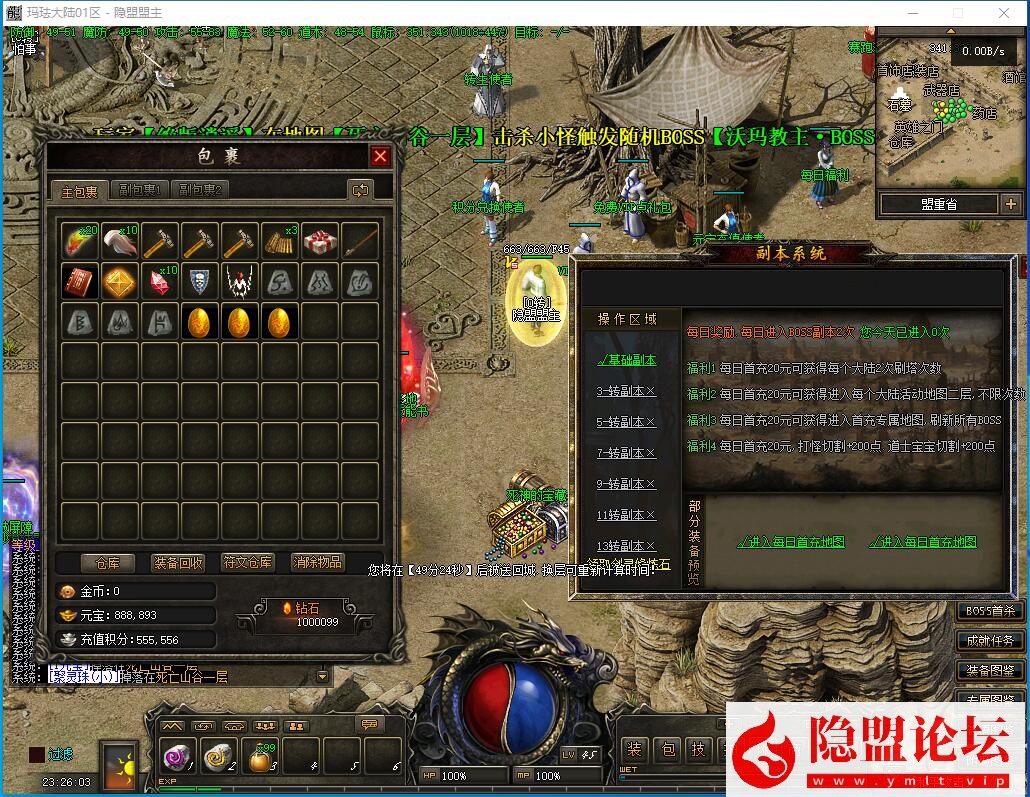Open the 装备图鉴 equipment codex
Screen dimensions: 1030x797
989,670
